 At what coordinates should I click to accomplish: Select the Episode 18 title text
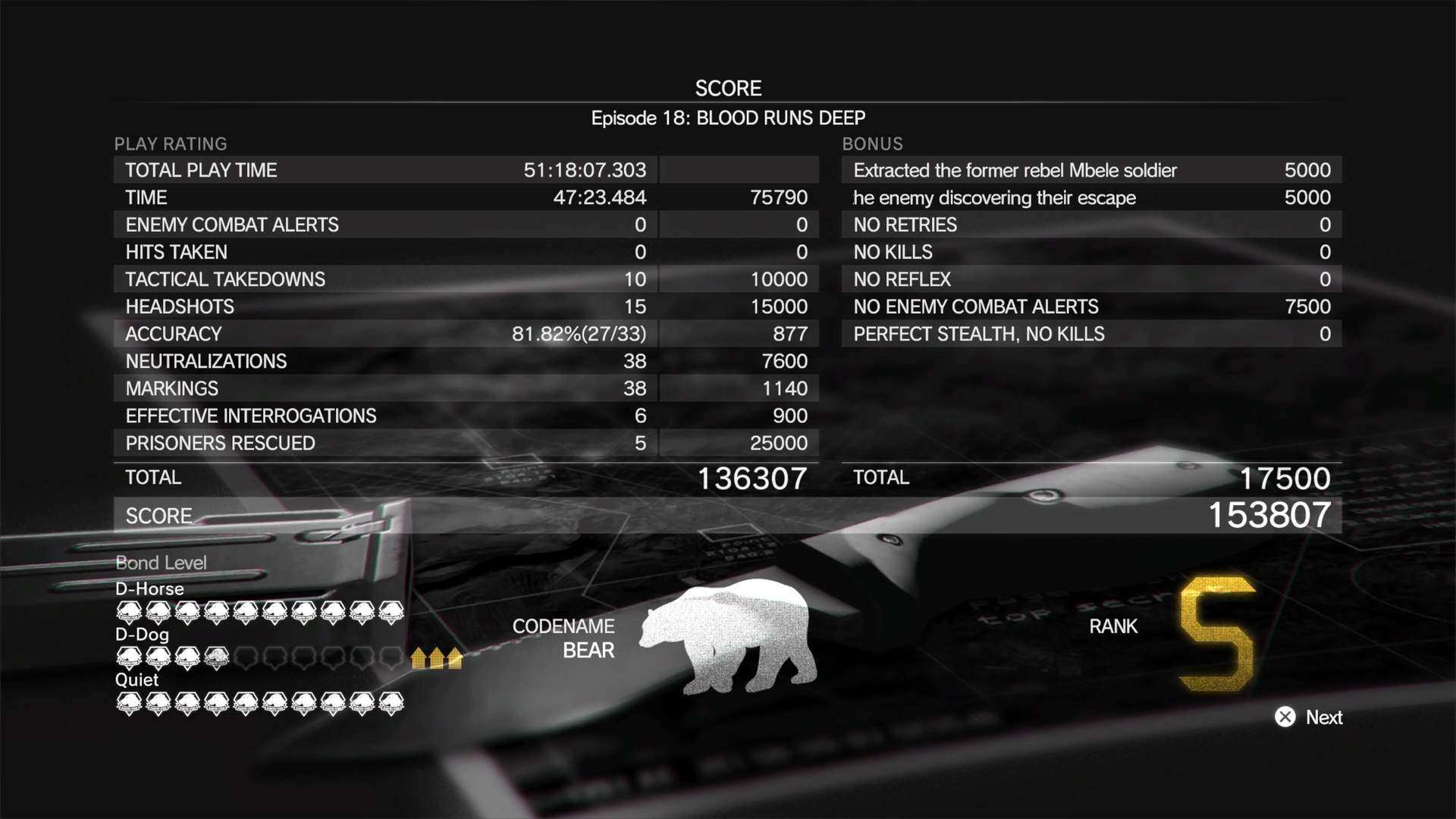point(728,118)
